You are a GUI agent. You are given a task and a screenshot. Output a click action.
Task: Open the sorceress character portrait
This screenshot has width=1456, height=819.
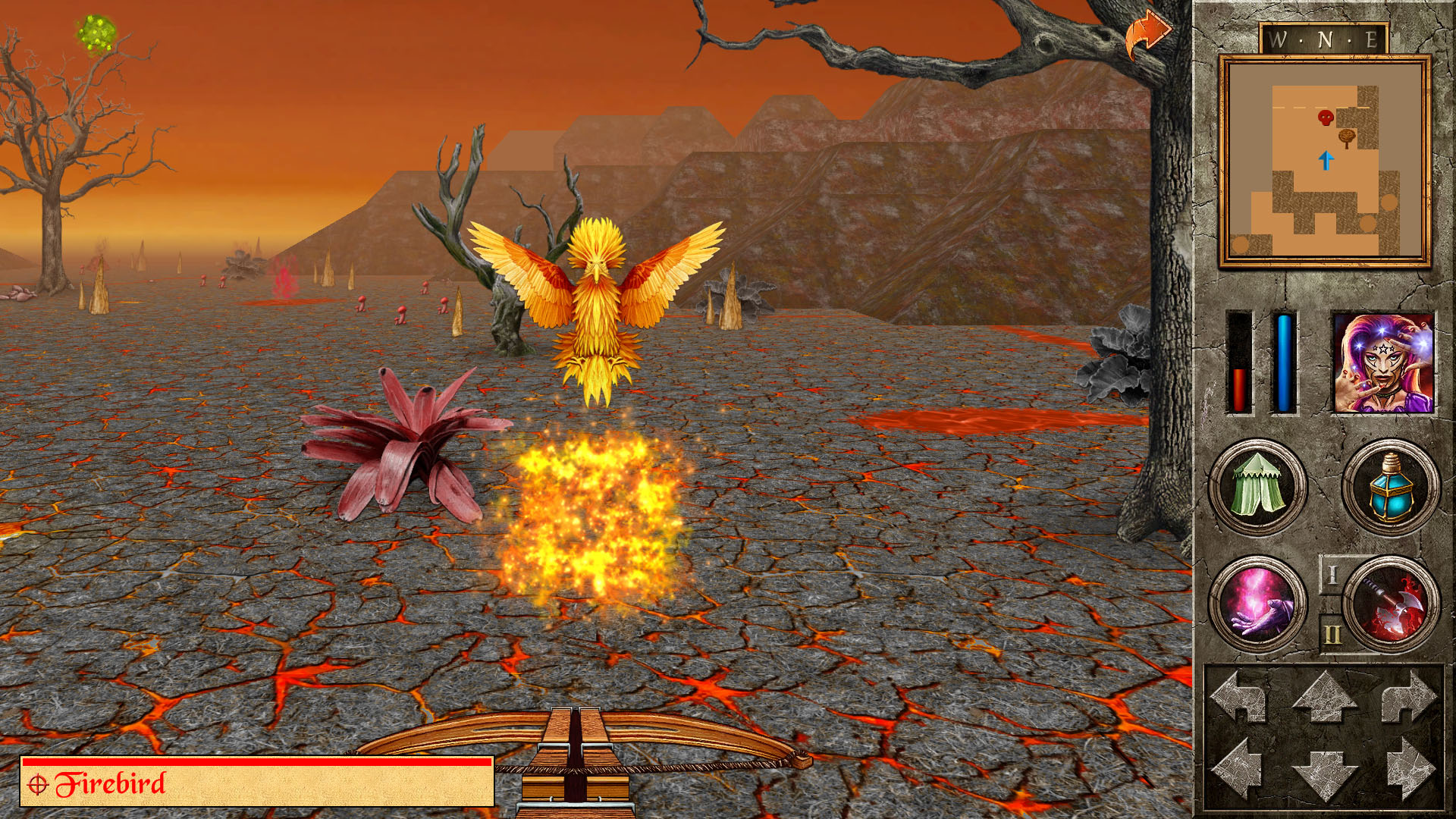pos(1383,364)
